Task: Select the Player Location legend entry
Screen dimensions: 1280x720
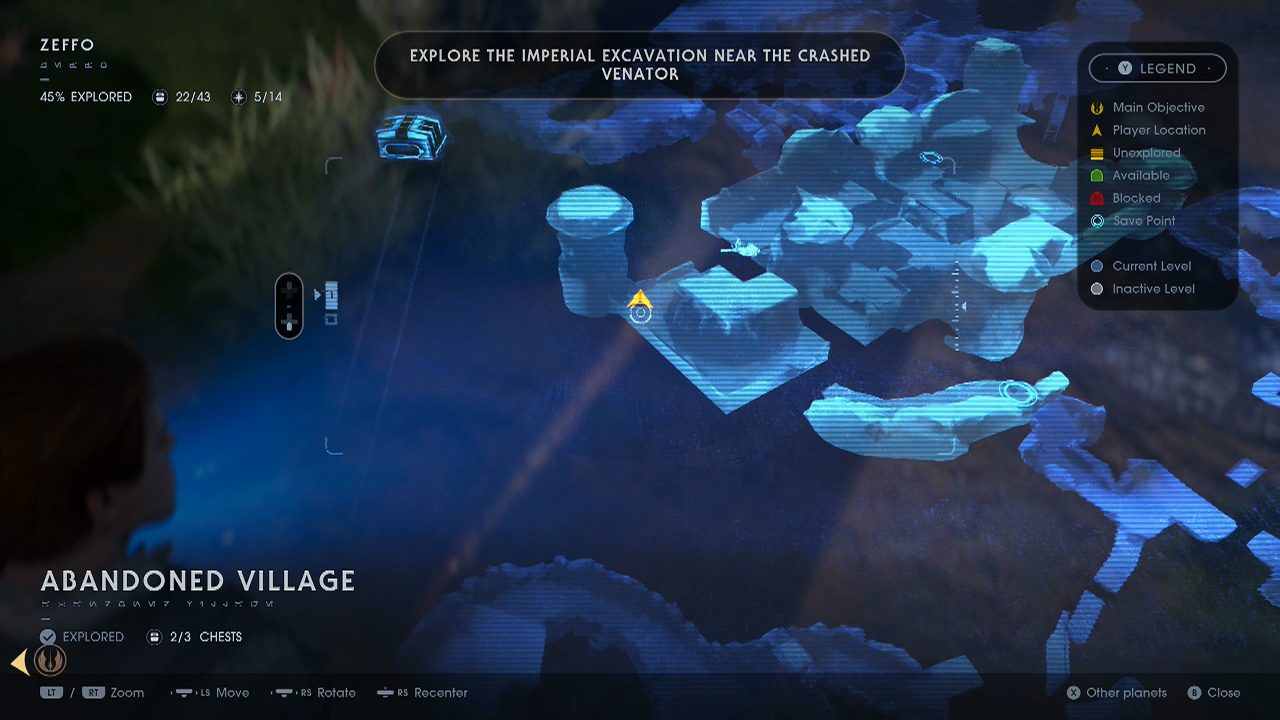Action: coord(1158,130)
